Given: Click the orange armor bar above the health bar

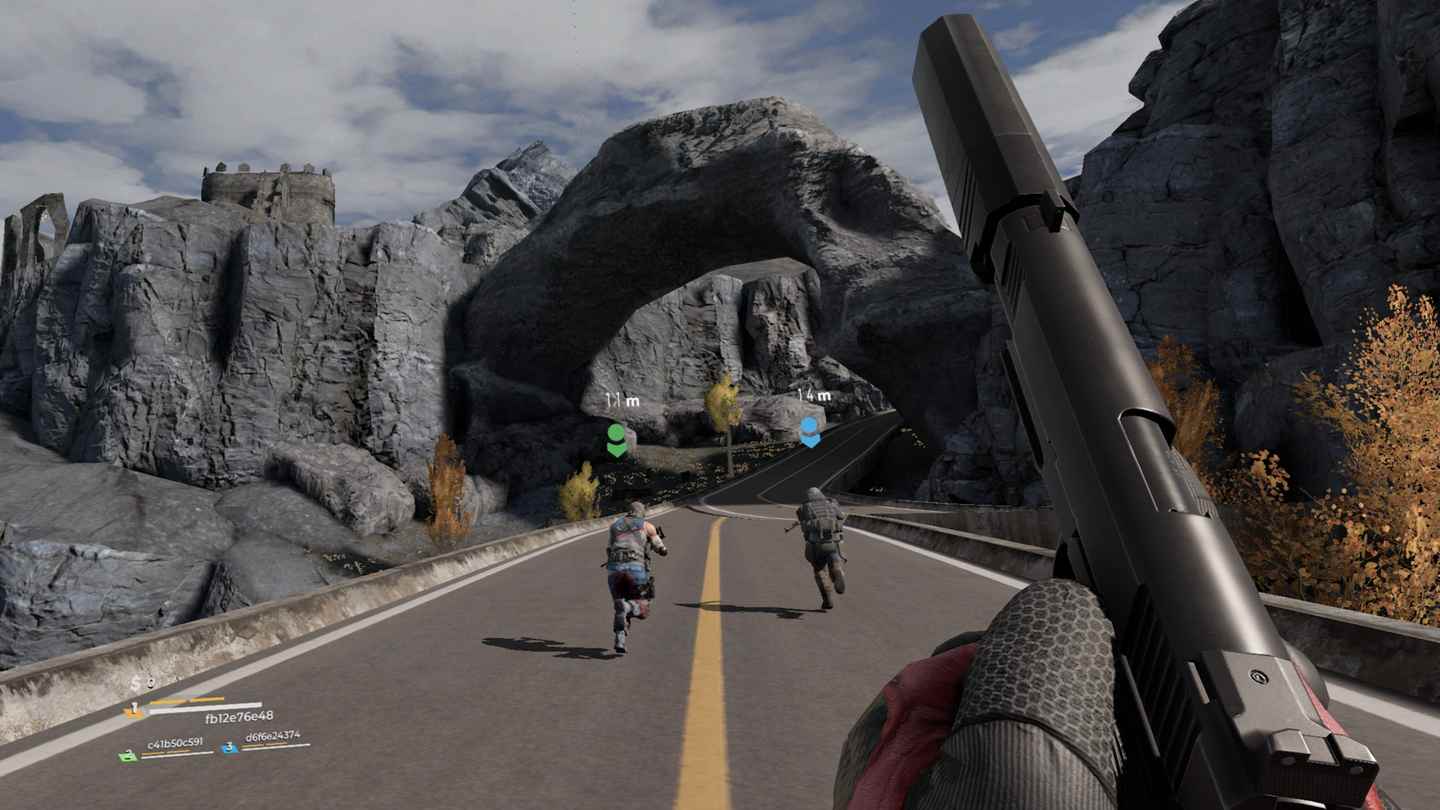Looking at the screenshot, I should [187, 697].
